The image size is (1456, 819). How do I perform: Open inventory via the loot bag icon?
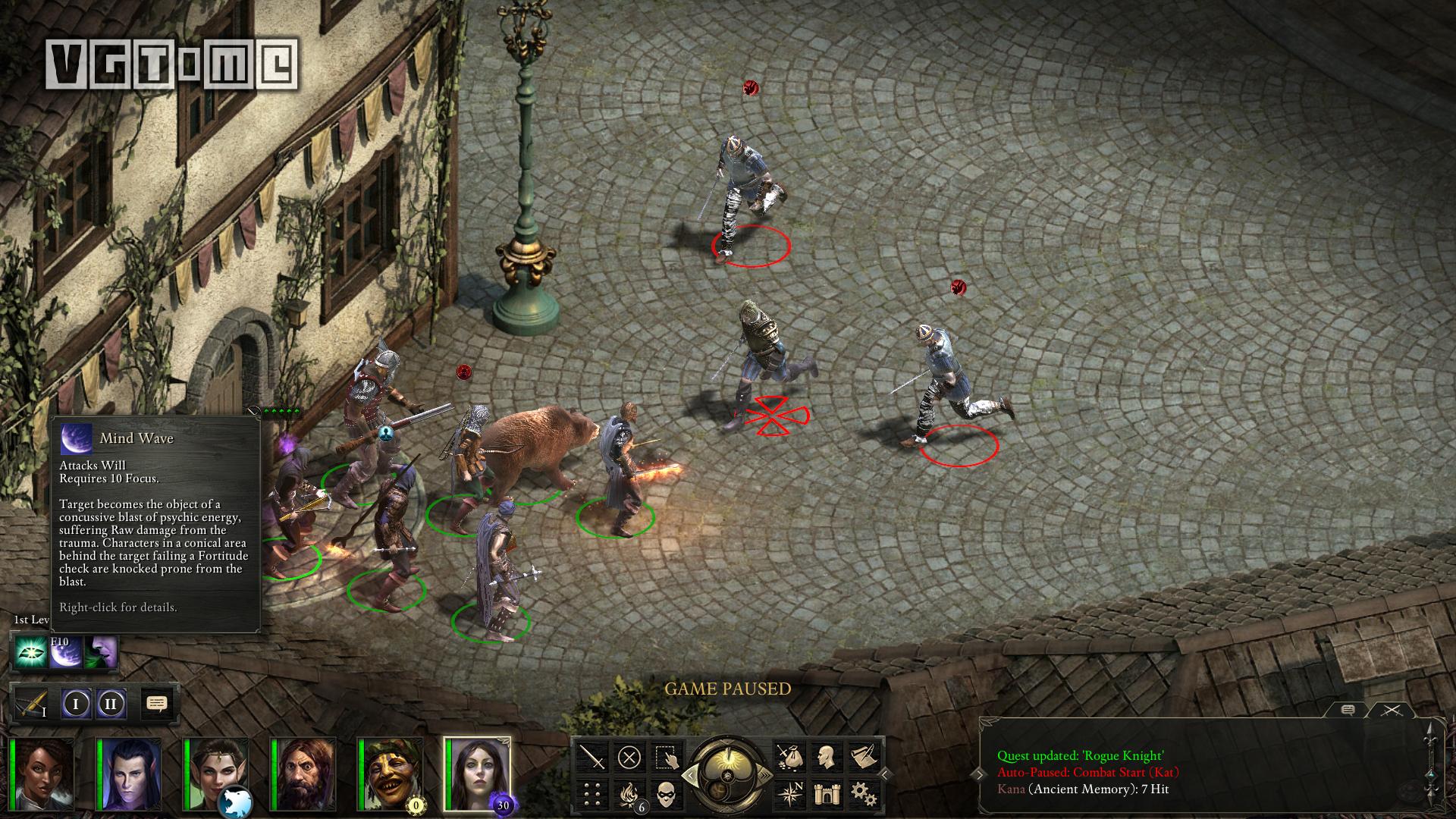coord(789,756)
